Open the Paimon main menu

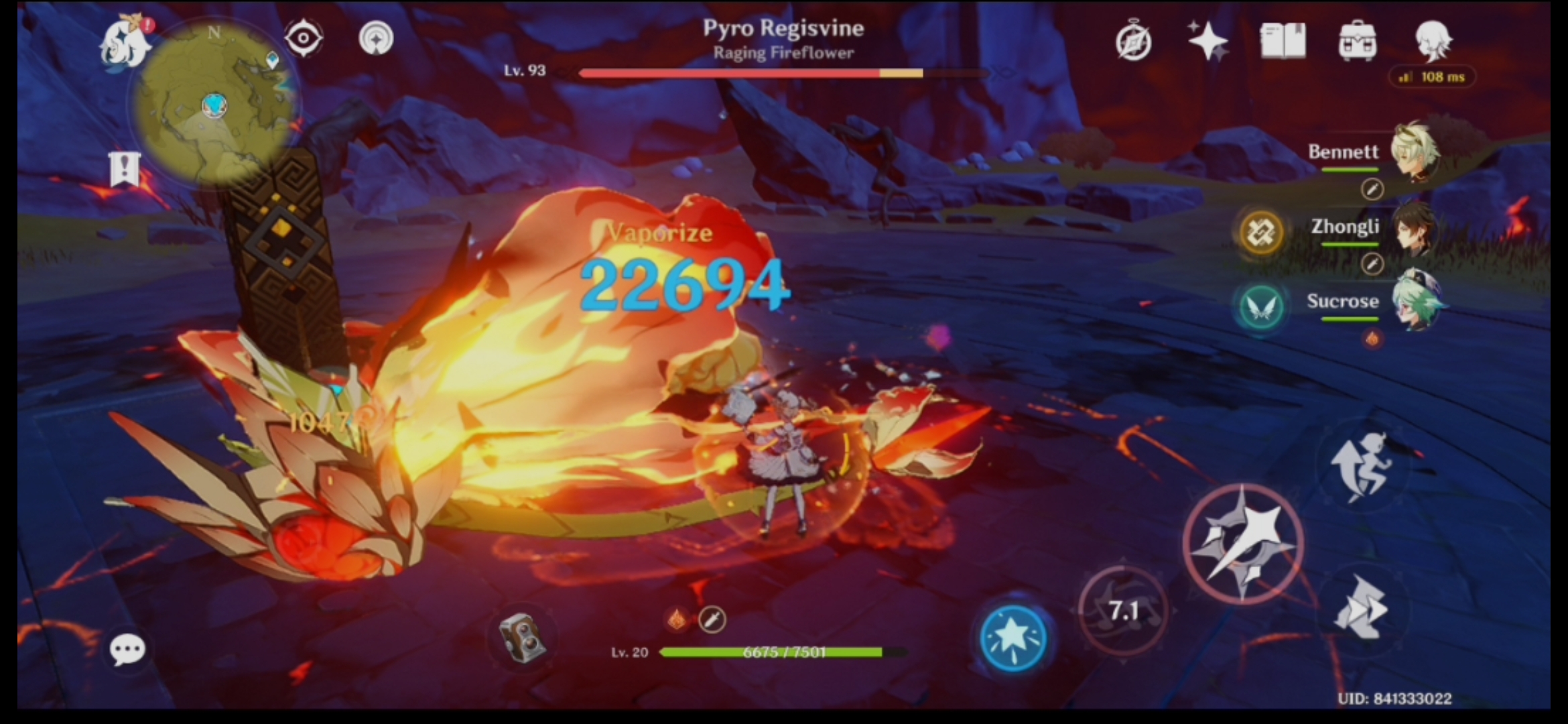coord(124,42)
